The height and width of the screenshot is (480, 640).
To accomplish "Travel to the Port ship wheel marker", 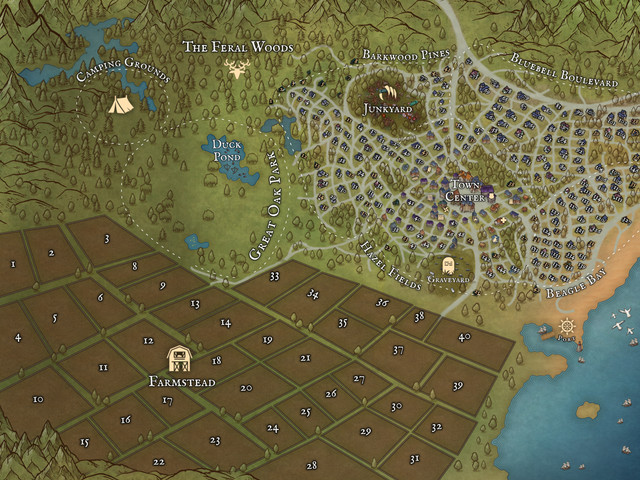I will [x=568, y=327].
